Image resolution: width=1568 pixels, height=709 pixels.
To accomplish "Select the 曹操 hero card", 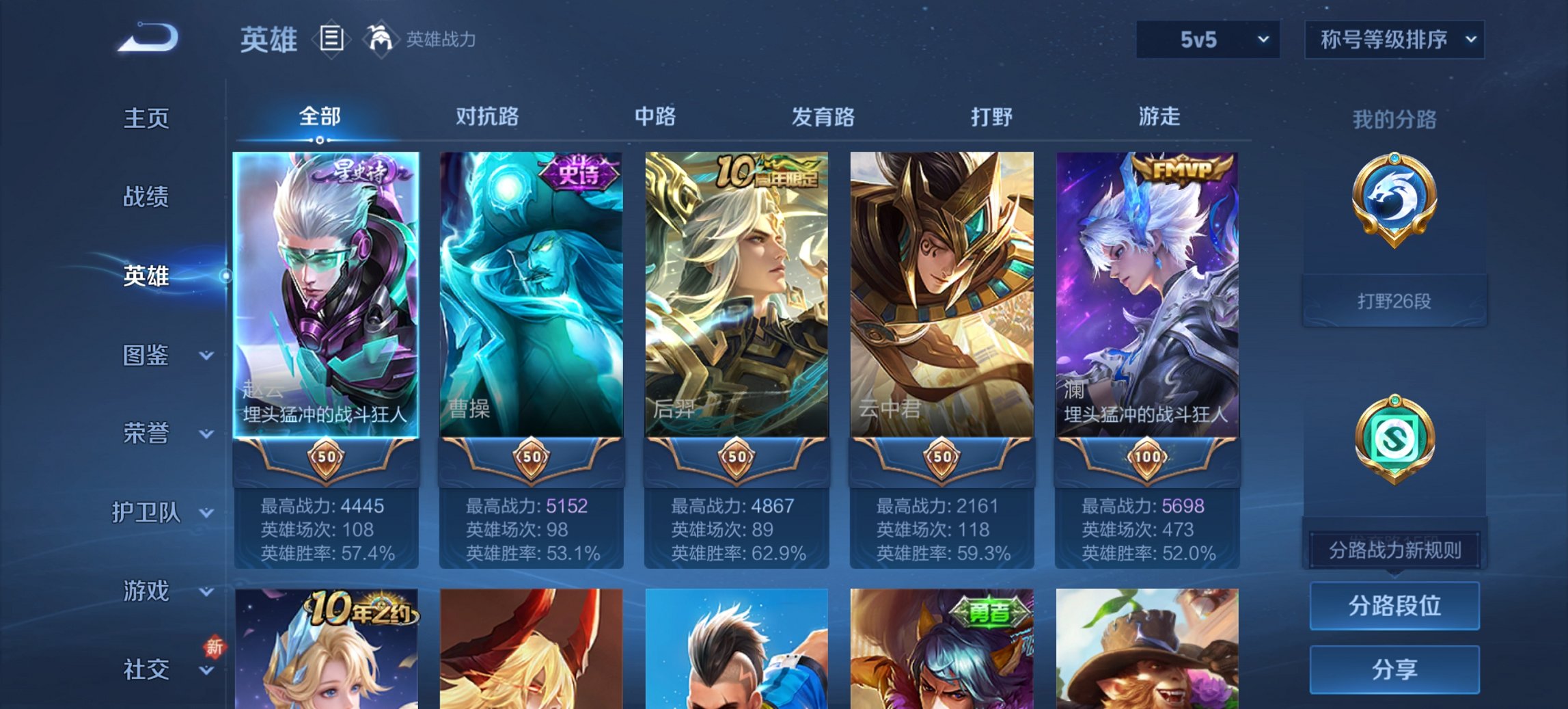I will [x=532, y=294].
